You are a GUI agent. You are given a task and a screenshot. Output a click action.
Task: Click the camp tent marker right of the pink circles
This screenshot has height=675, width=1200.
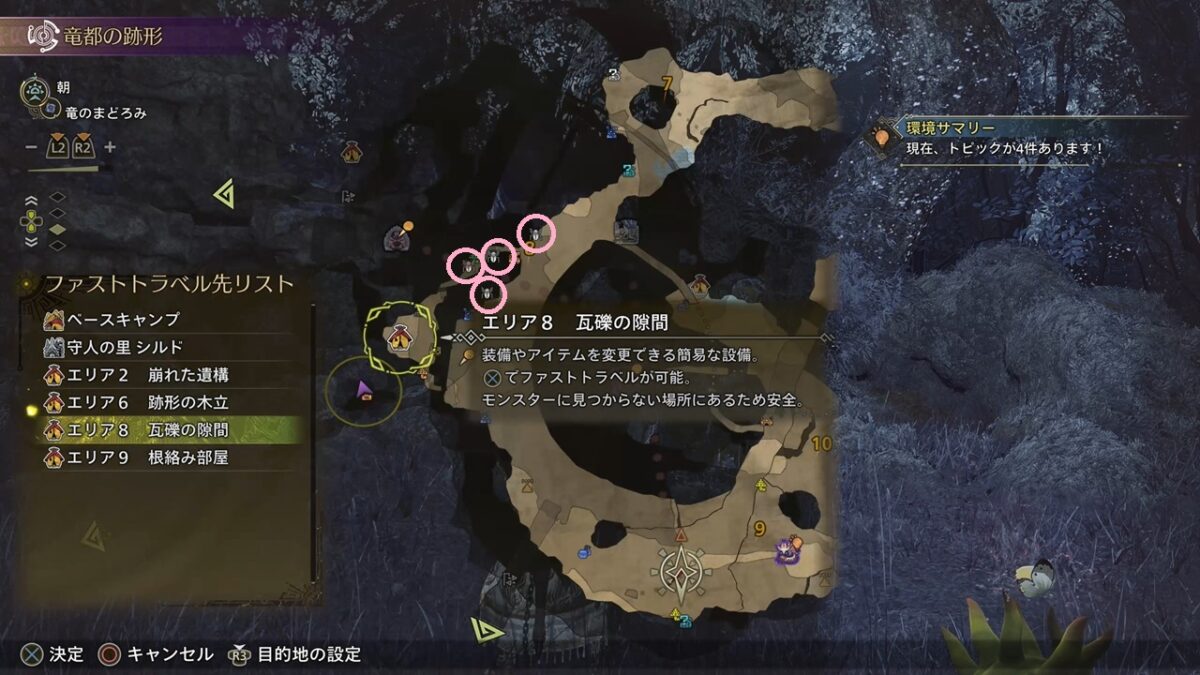point(700,284)
